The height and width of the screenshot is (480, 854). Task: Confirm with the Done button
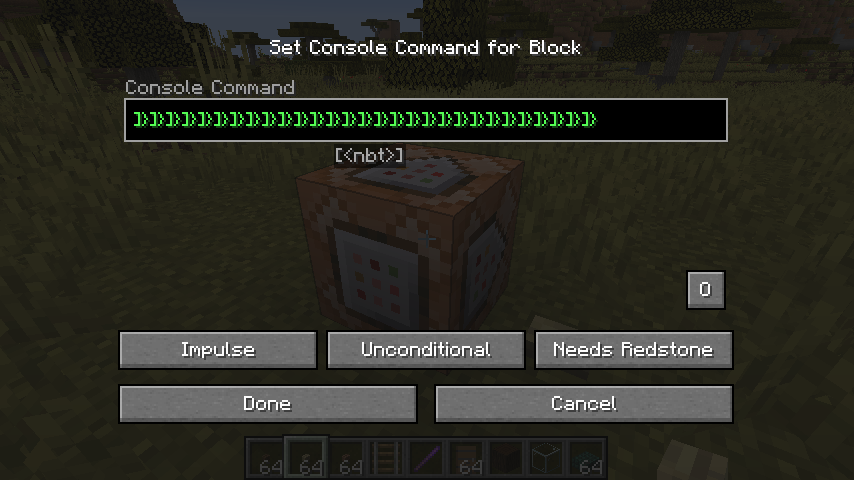(267, 404)
